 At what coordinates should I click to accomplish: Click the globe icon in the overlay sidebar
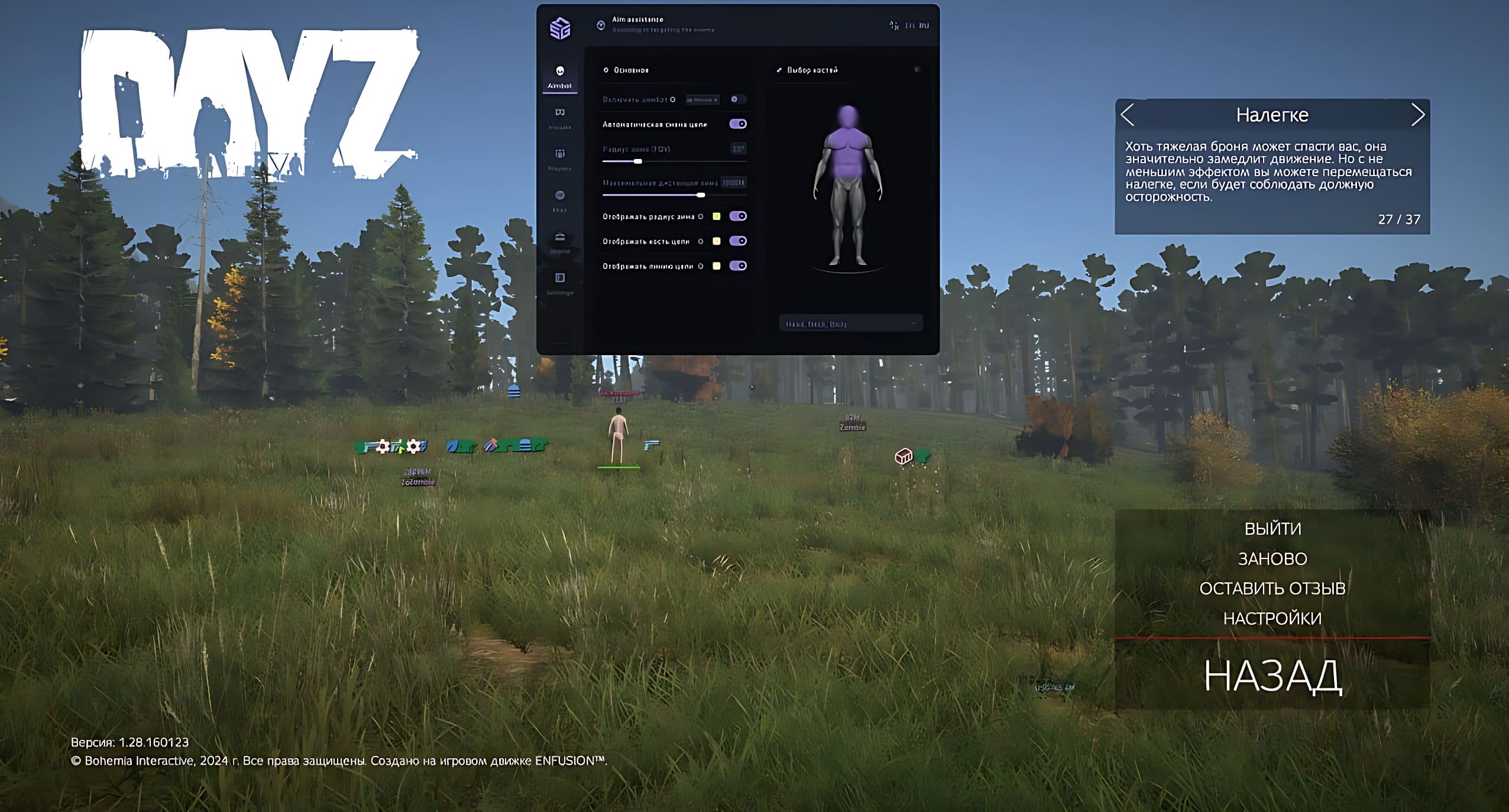point(560,195)
